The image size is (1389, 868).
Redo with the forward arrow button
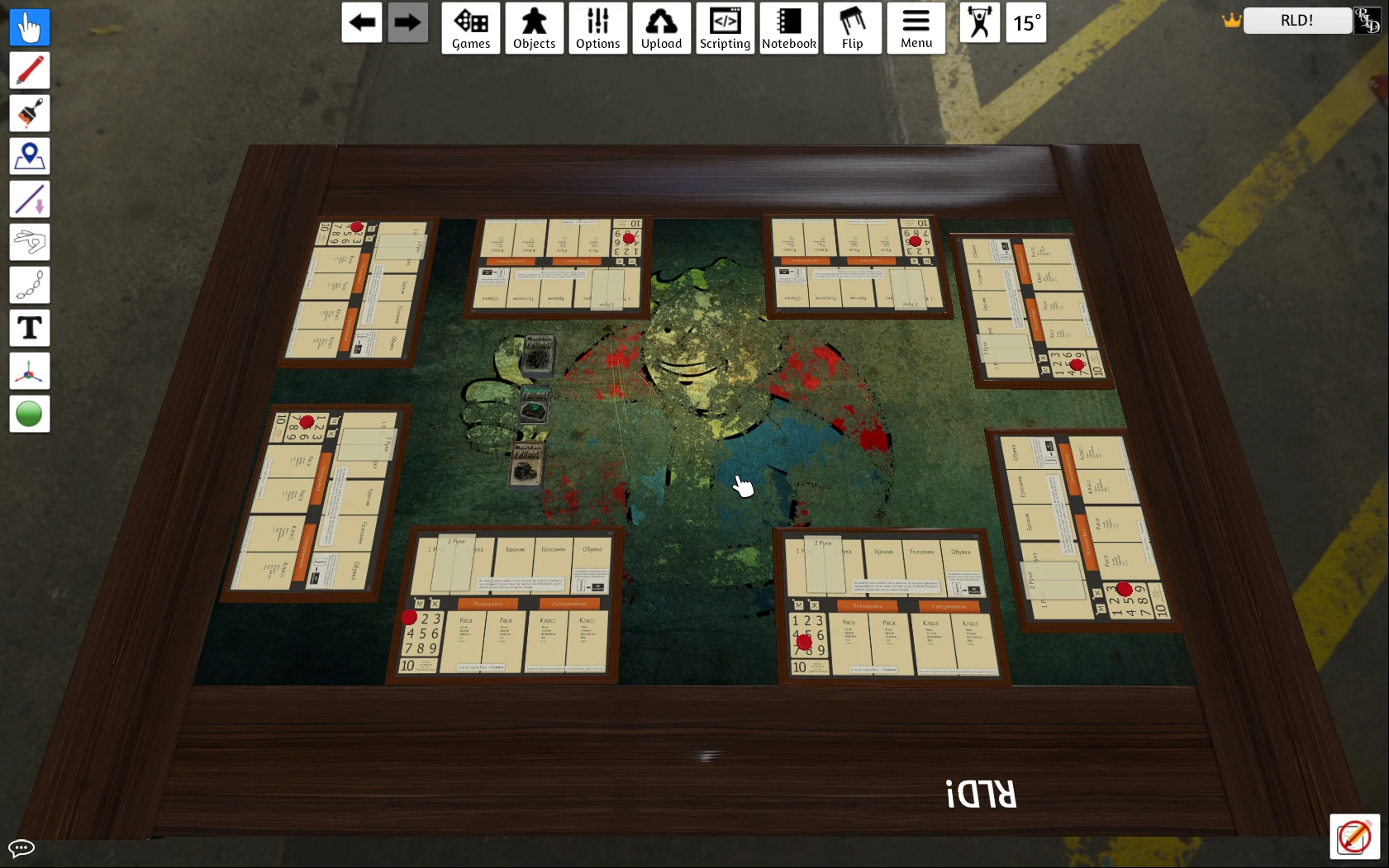pos(407,23)
